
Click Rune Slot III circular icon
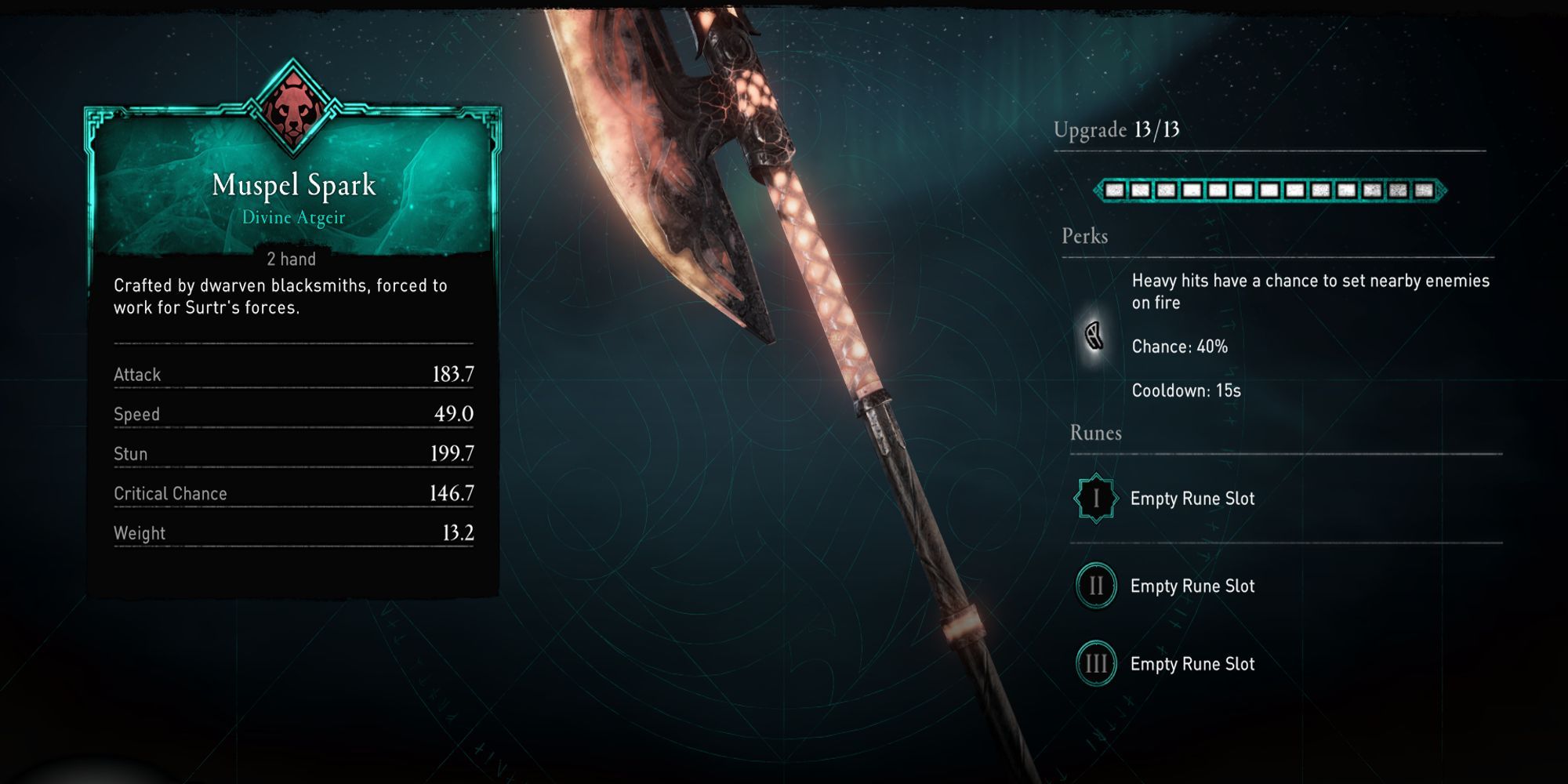(1094, 664)
